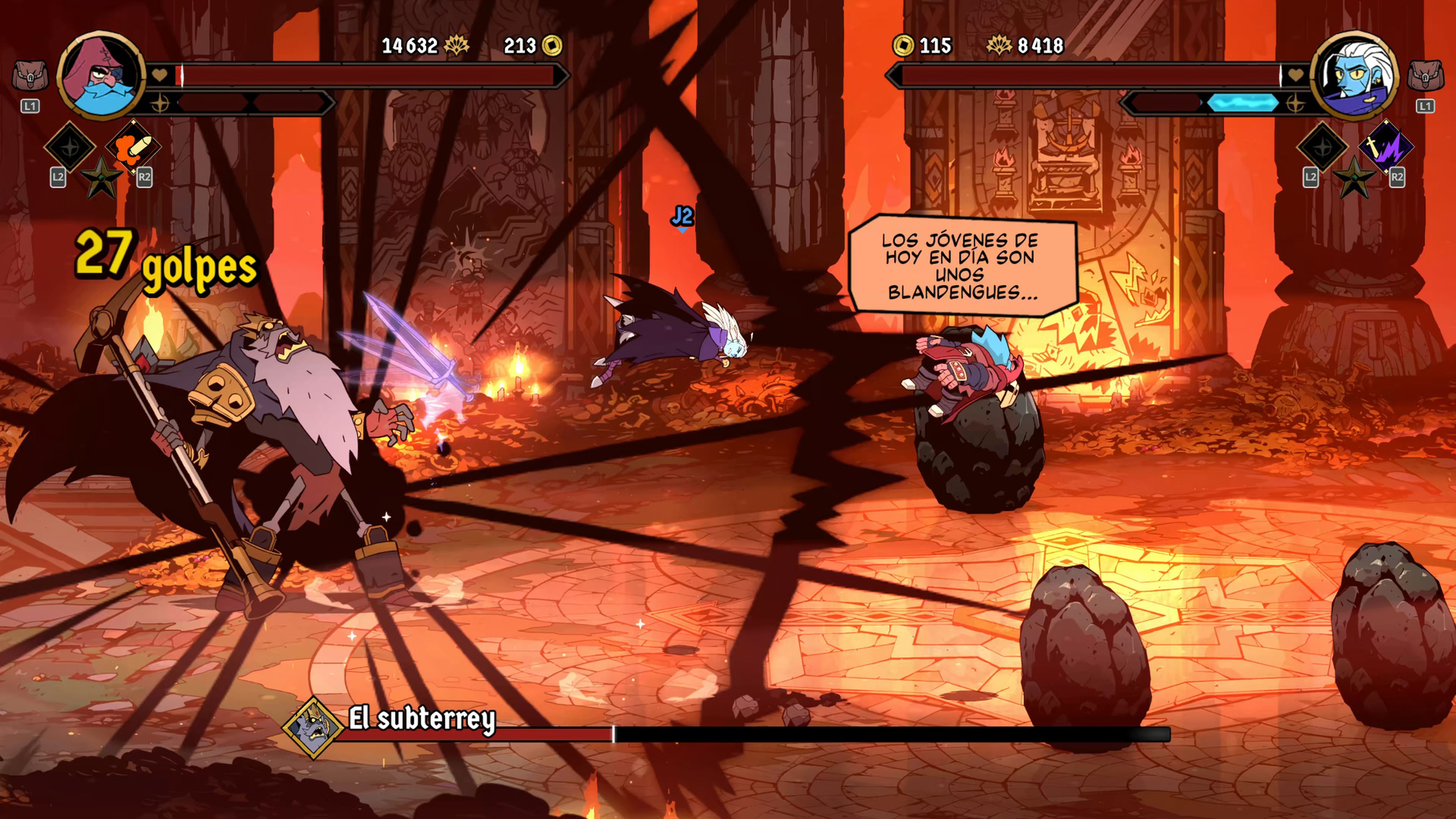1456x819 pixels.
Task: Open the right player's backpack icon
Action: tap(1425, 76)
